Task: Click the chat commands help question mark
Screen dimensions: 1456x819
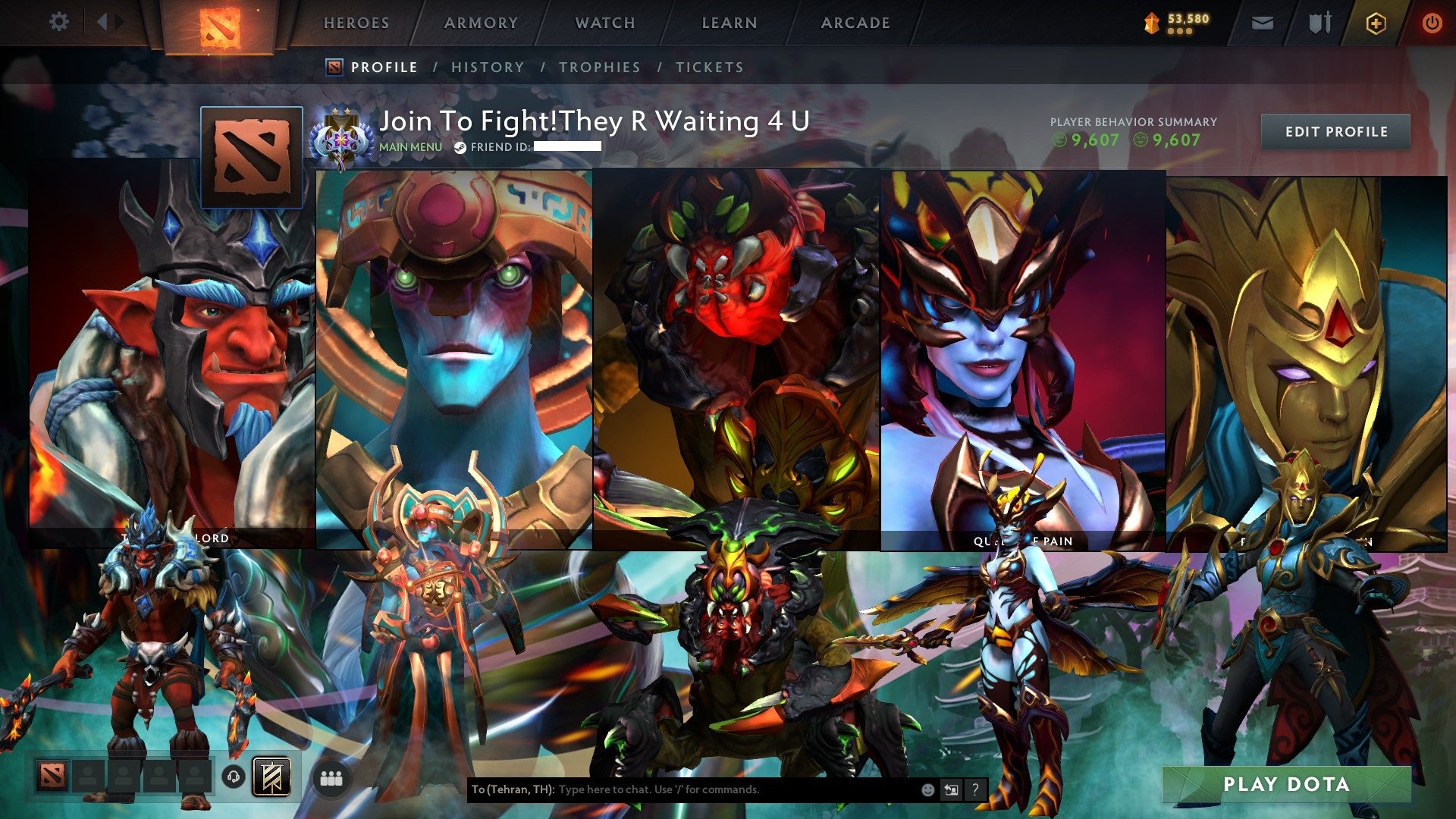Action: [976, 789]
